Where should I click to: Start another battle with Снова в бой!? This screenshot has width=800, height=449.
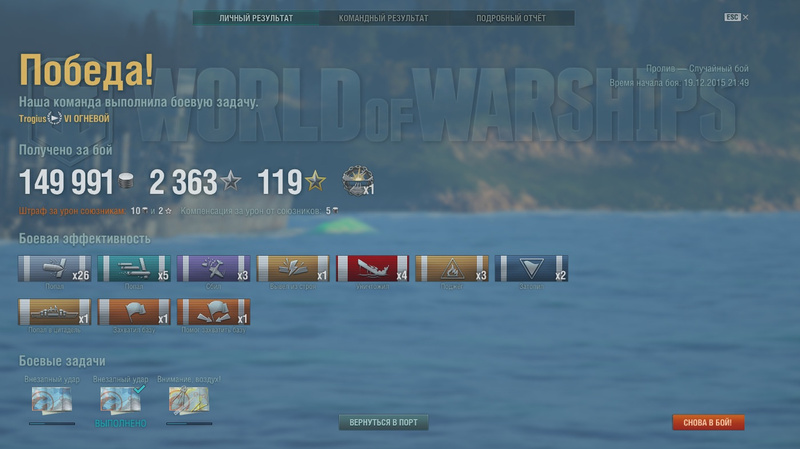coord(708,423)
